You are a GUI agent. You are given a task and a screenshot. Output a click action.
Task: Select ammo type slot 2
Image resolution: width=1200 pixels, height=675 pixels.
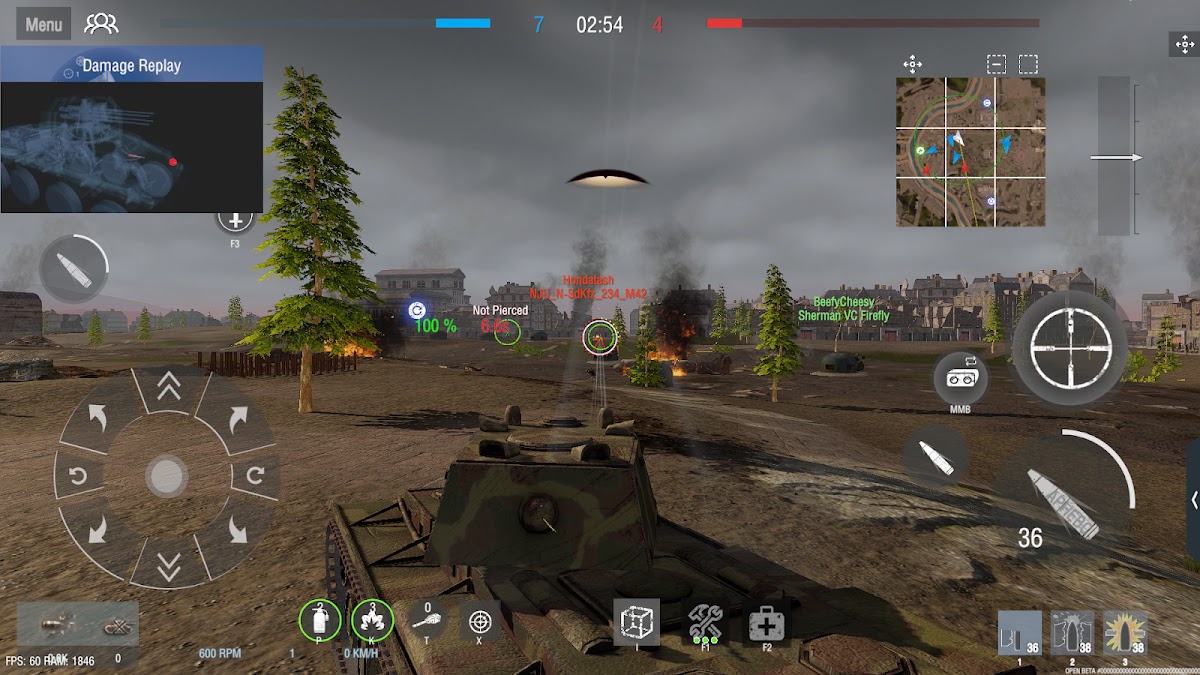point(1072,633)
